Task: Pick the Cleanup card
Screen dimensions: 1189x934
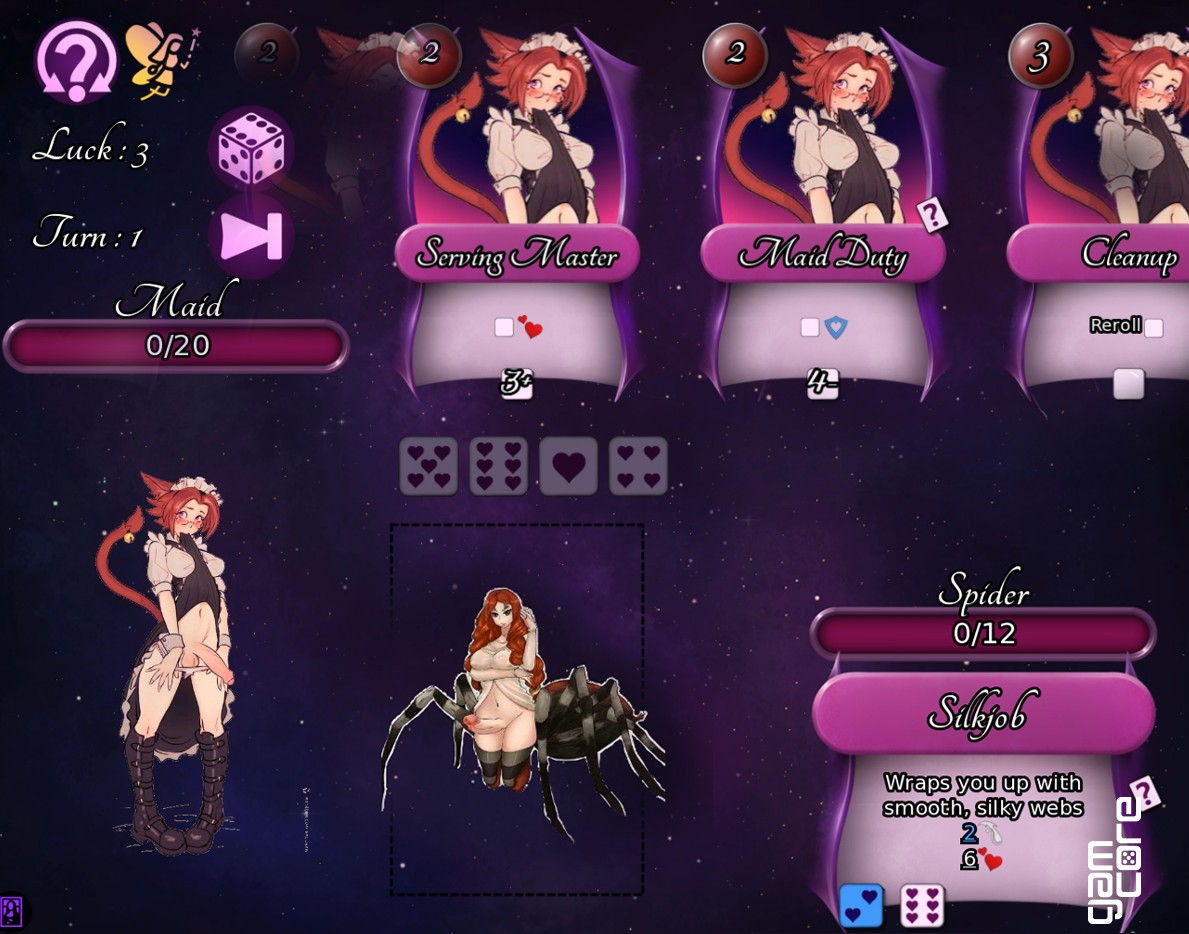Action: click(1120, 254)
